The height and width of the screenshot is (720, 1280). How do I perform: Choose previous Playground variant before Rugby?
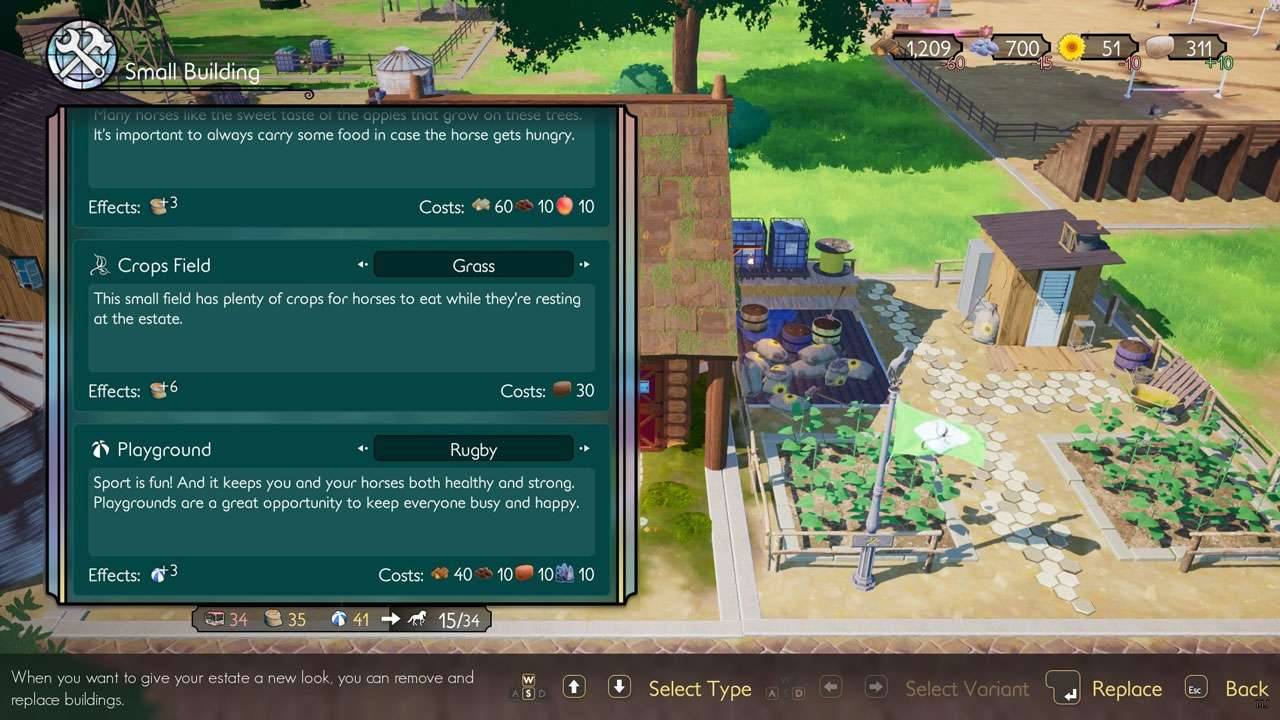[362, 449]
